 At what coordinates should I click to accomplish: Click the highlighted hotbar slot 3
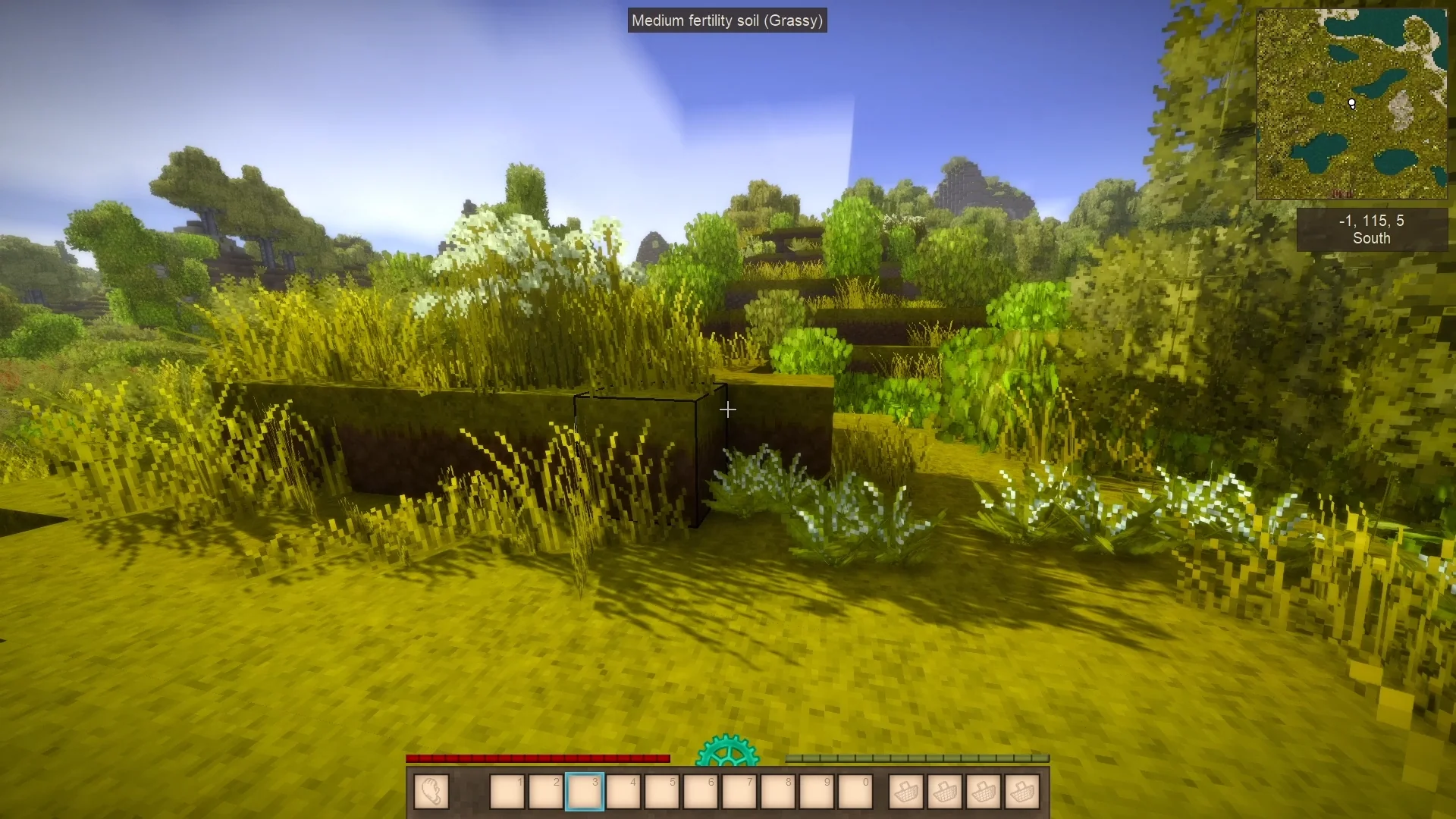pos(585,792)
